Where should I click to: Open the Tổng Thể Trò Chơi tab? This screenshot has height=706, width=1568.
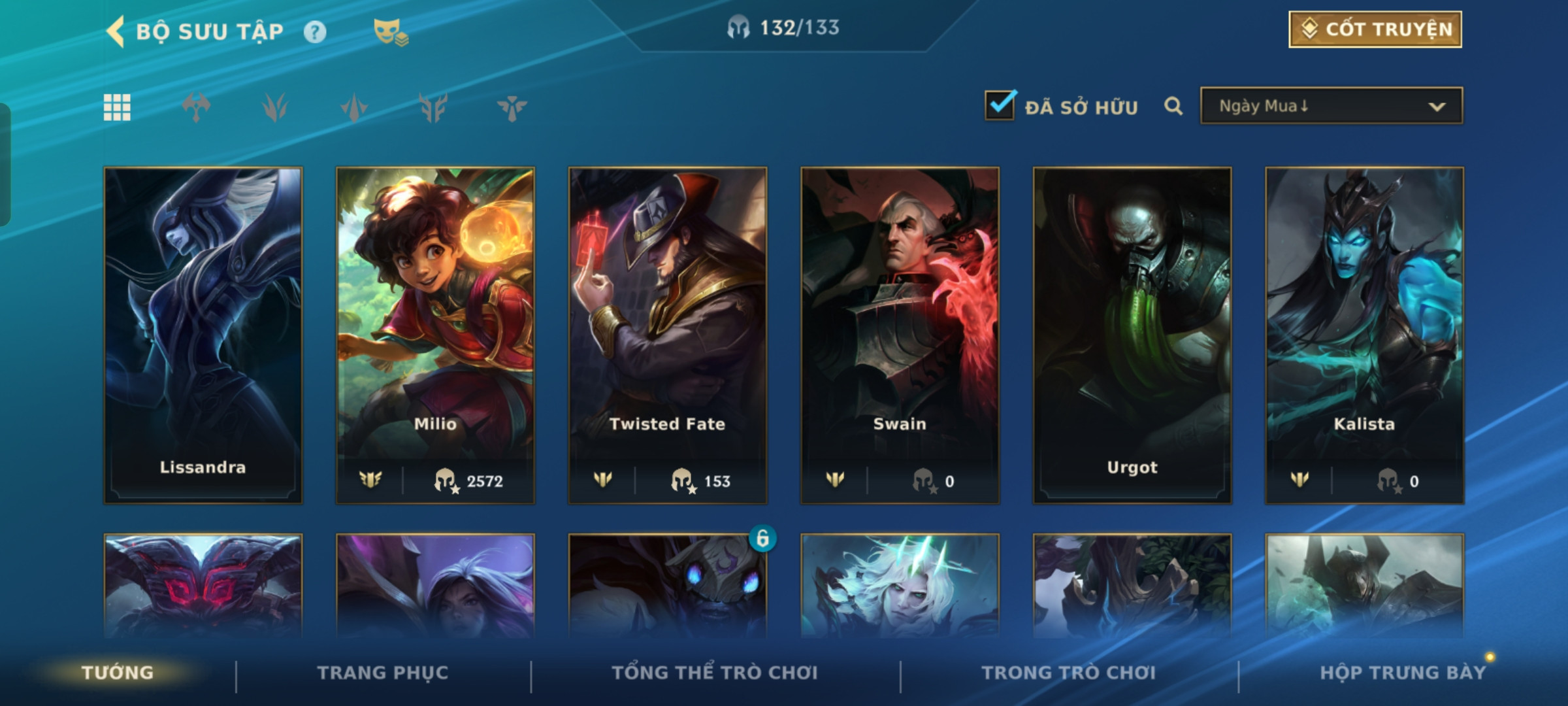click(715, 673)
